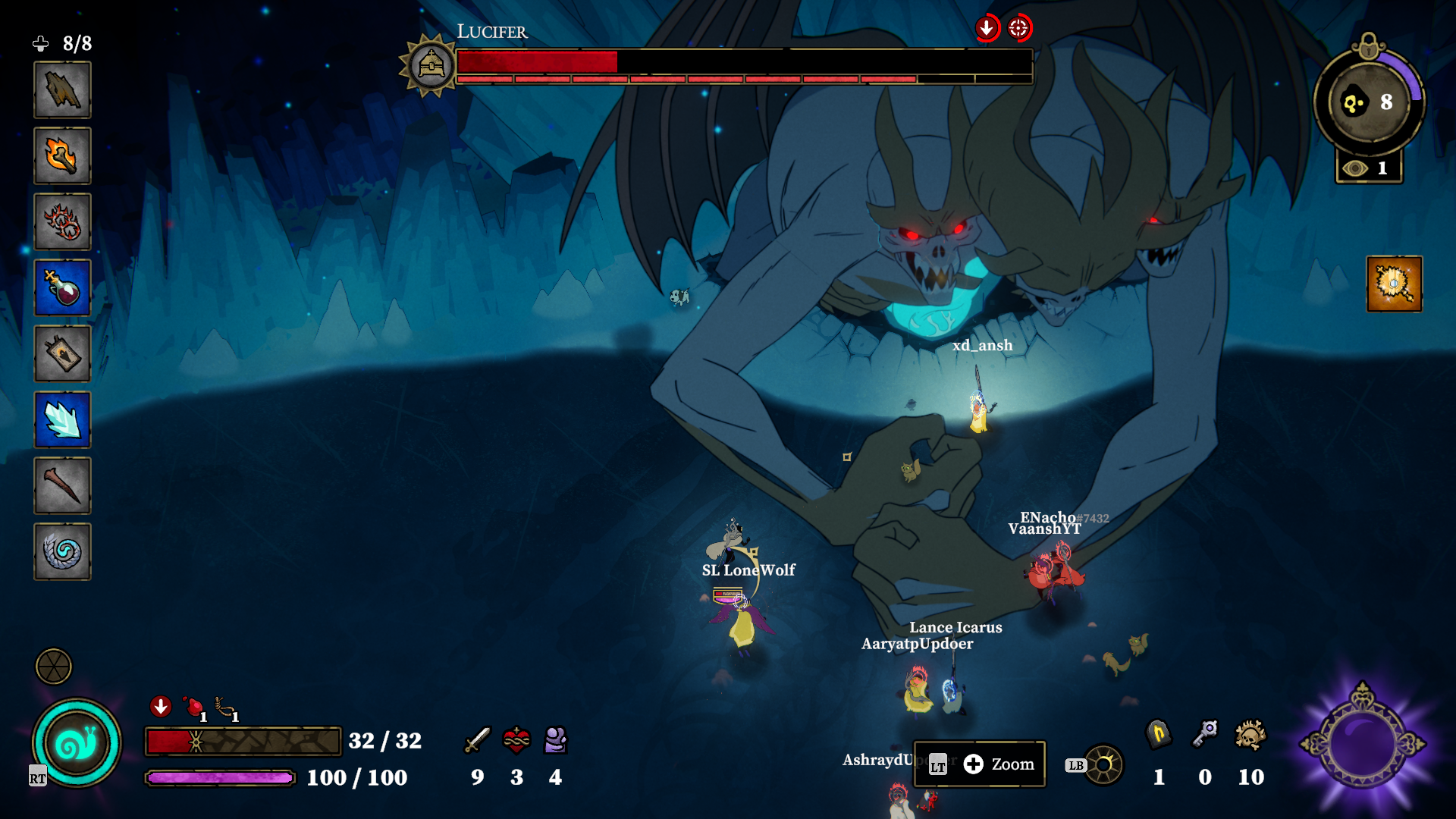Select the ice crystal shard item

pos(62,420)
